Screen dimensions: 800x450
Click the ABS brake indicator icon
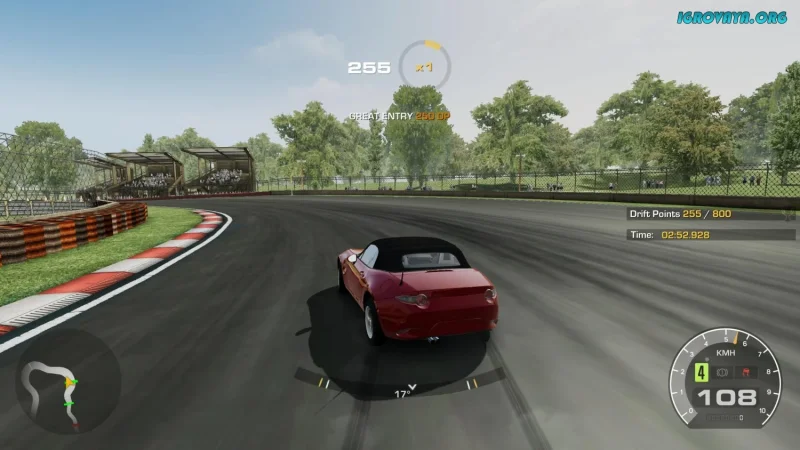[x=722, y=372]
